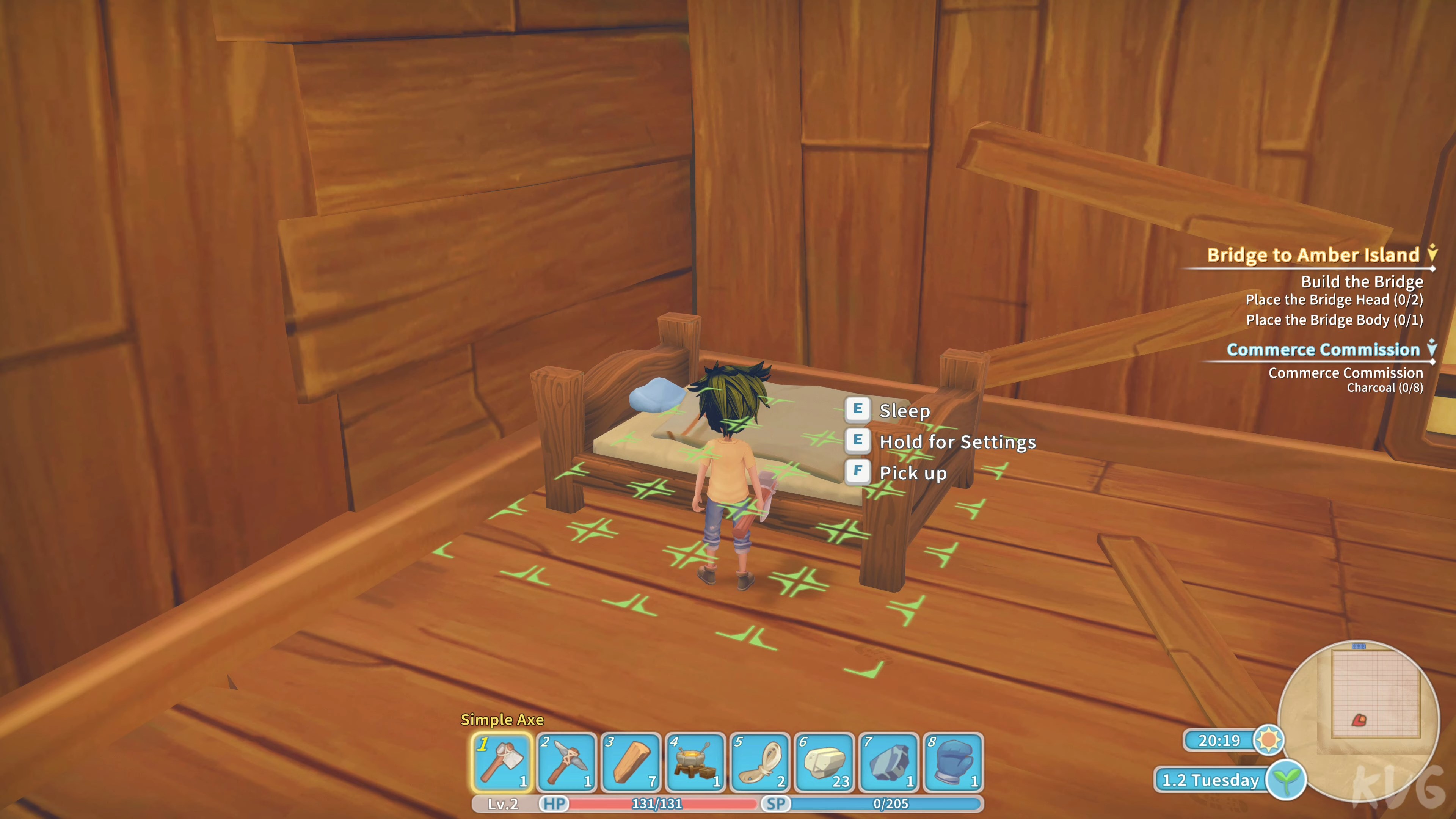Select the Stone stack of 23 in slot 6
The height and width of the screenshot is (819, 1456).
point(823,760)
